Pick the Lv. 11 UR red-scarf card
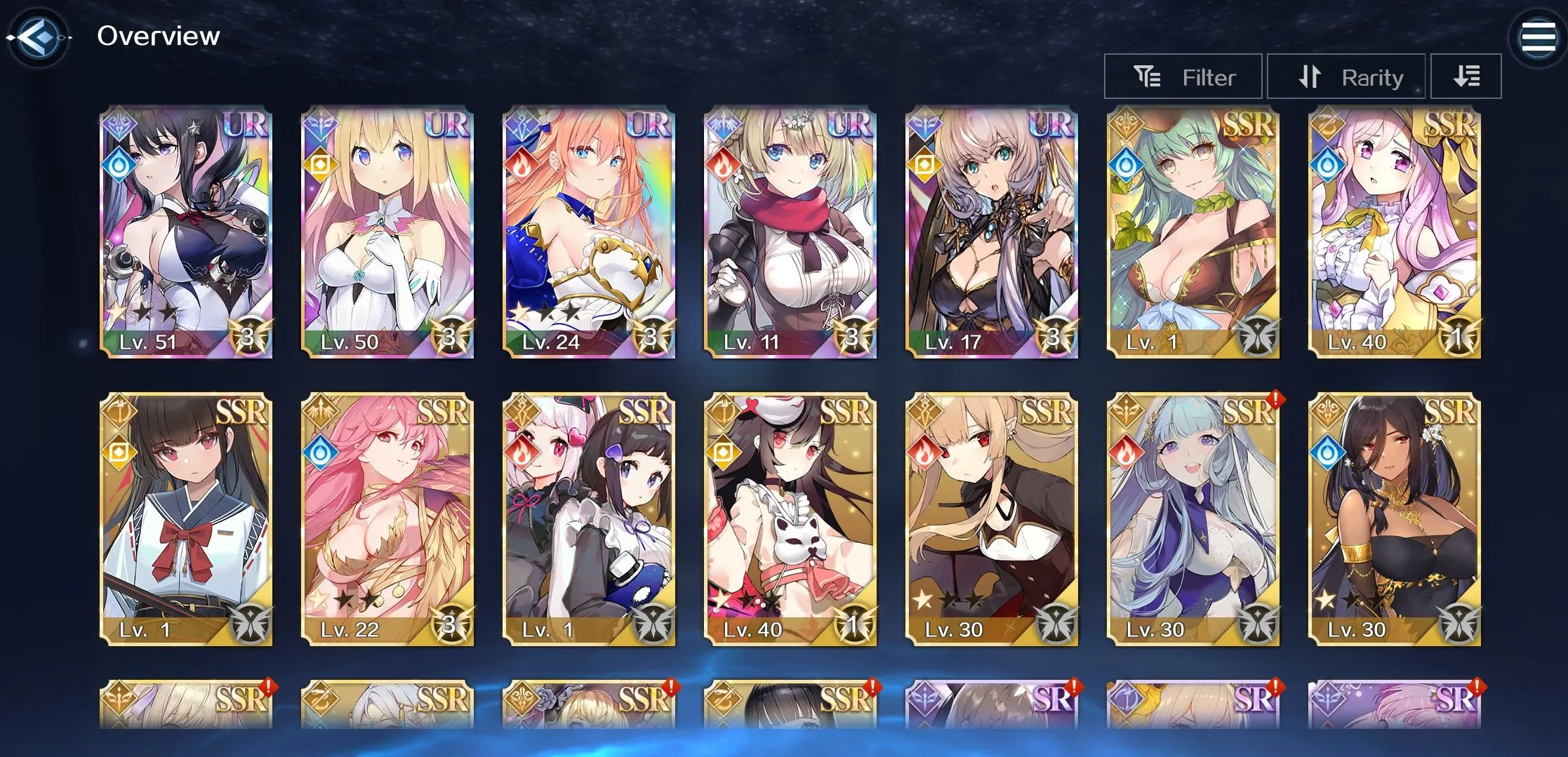Image resolution: width=1568 pixels, height=757 pixels. tap(790, 233)
